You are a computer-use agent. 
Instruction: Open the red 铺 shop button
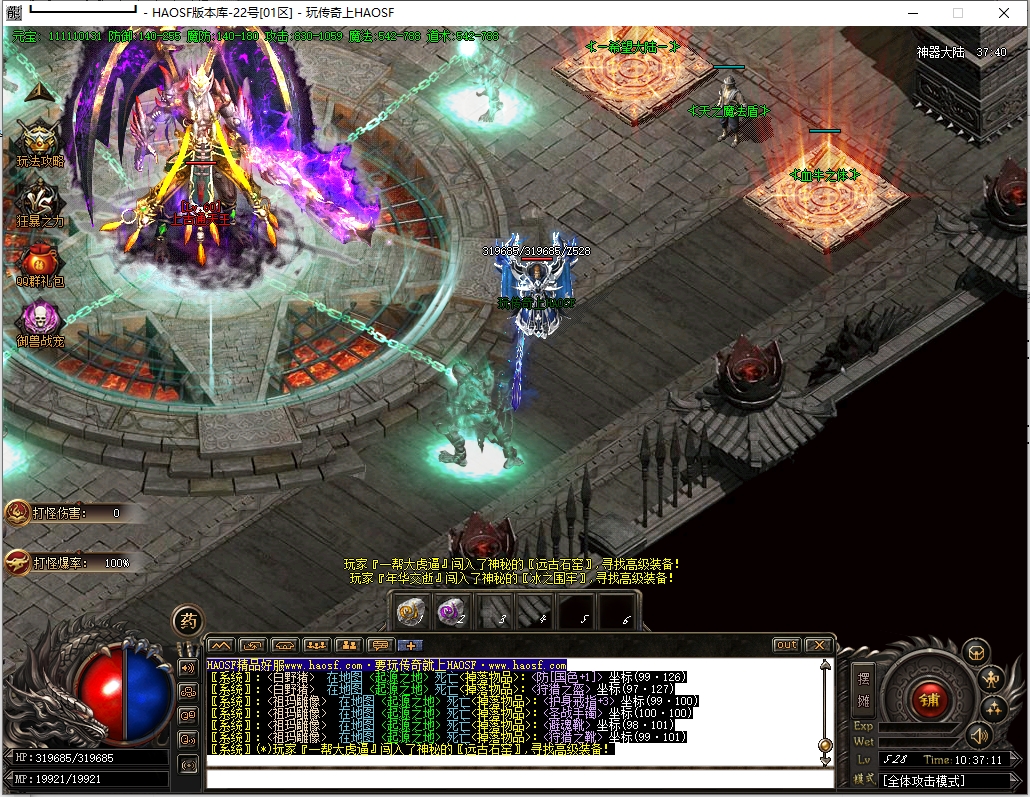click(x=929, y=697)
